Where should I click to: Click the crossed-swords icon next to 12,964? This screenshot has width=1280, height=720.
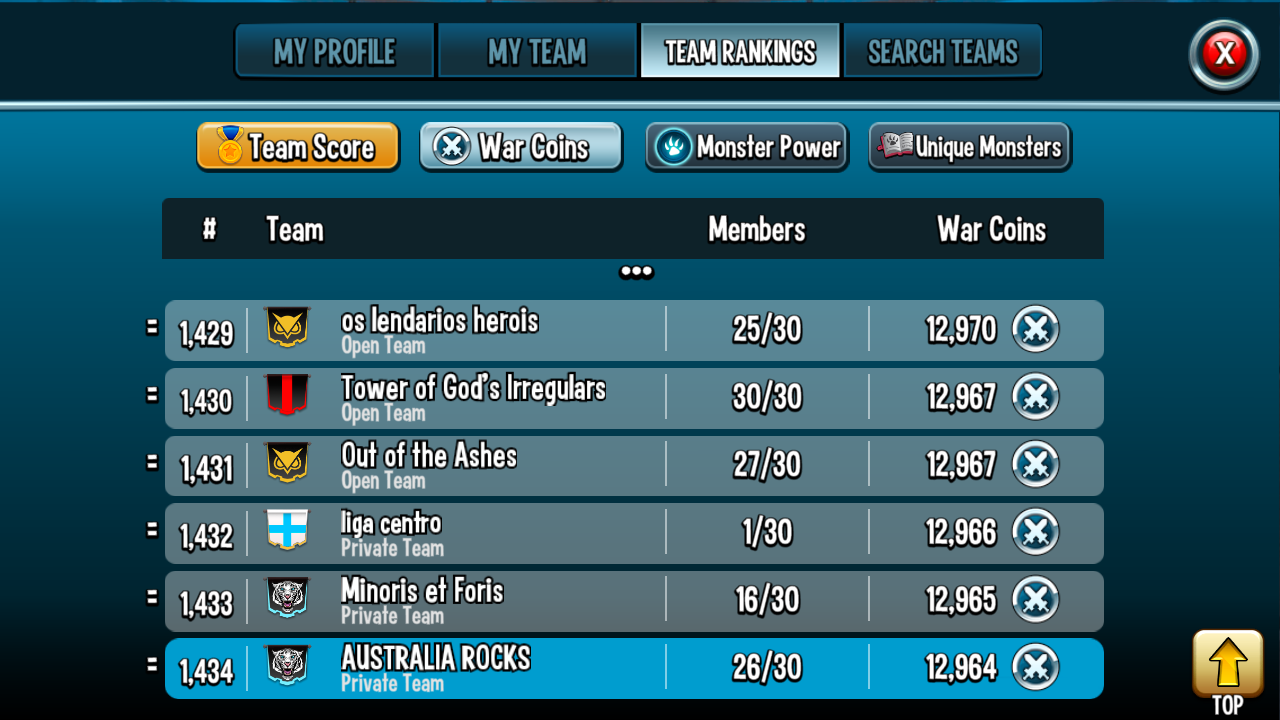pyautogui.click(x=1036, y=666)
